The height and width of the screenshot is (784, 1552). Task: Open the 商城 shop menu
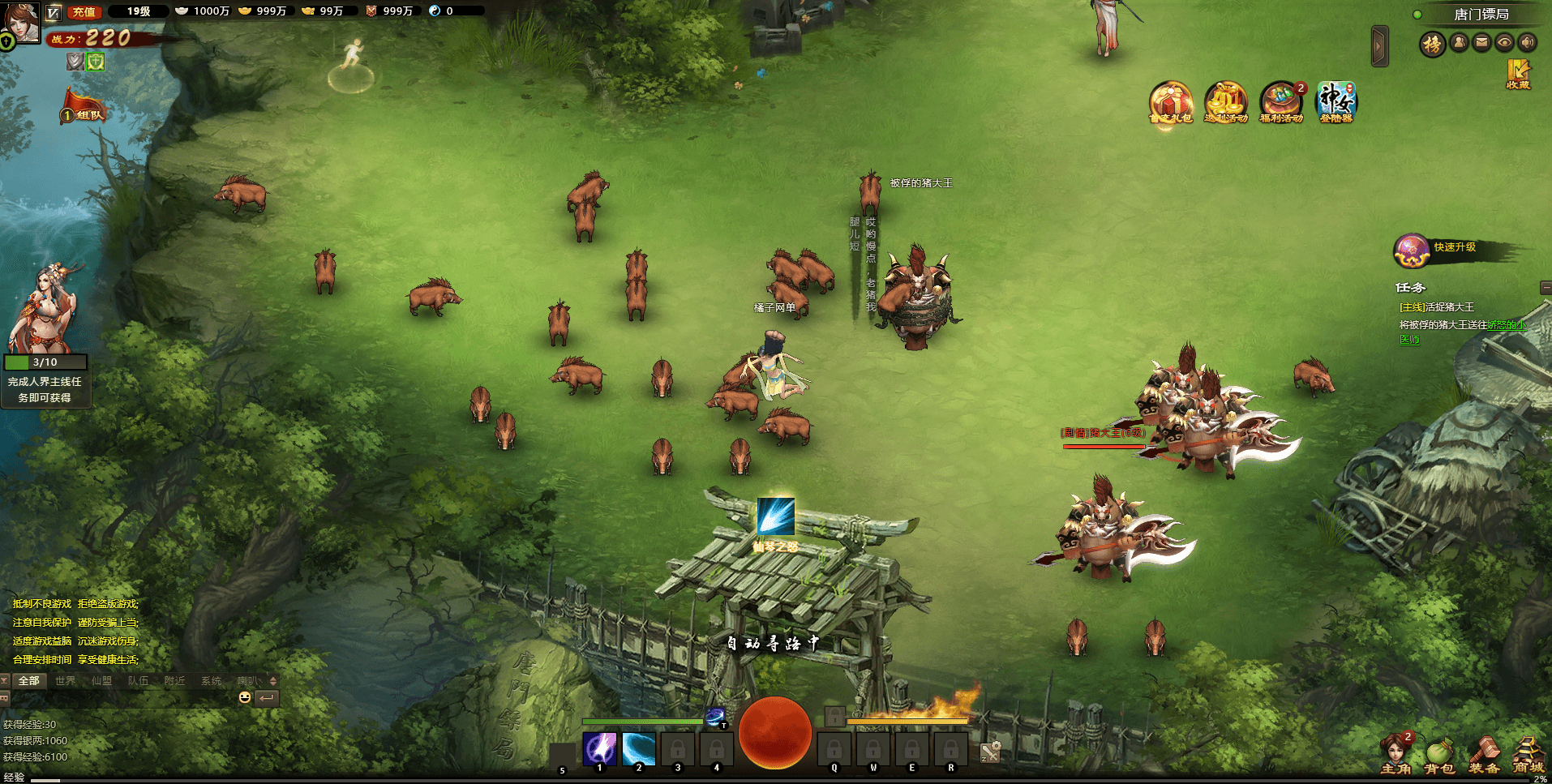(x=1527, y=756)
